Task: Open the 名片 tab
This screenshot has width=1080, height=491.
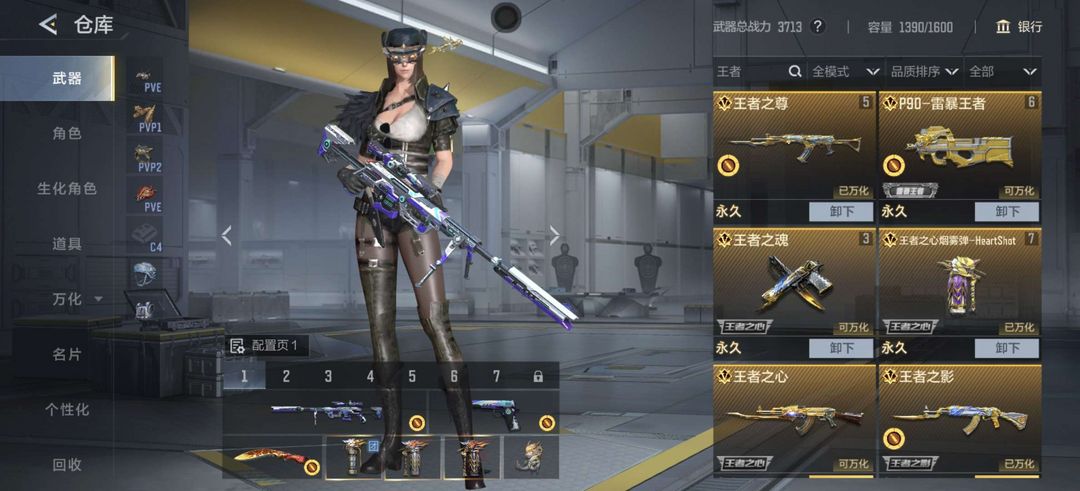Action: tap(67, 354)
